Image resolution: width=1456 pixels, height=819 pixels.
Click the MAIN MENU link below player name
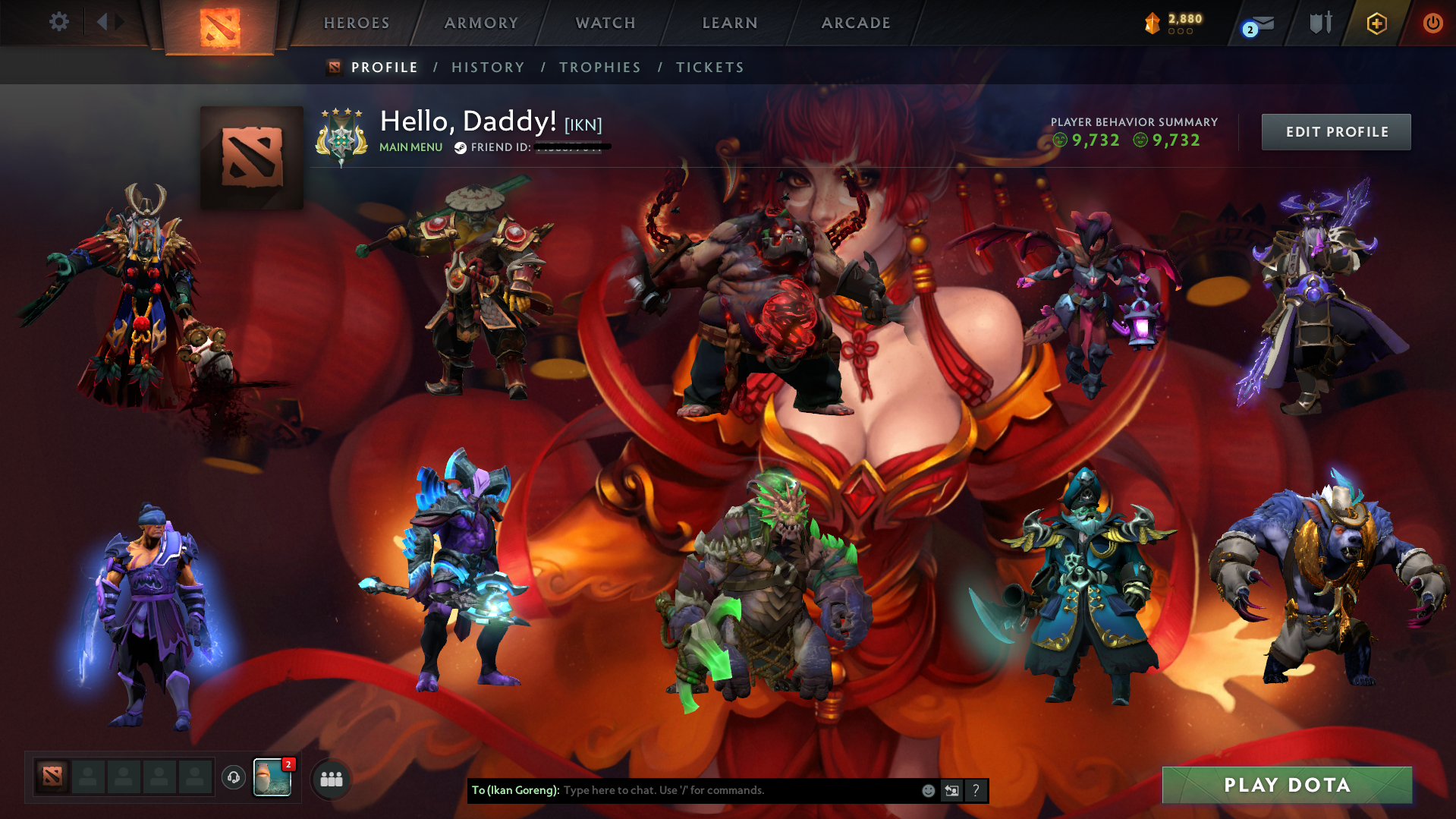[x=410, y=147]
